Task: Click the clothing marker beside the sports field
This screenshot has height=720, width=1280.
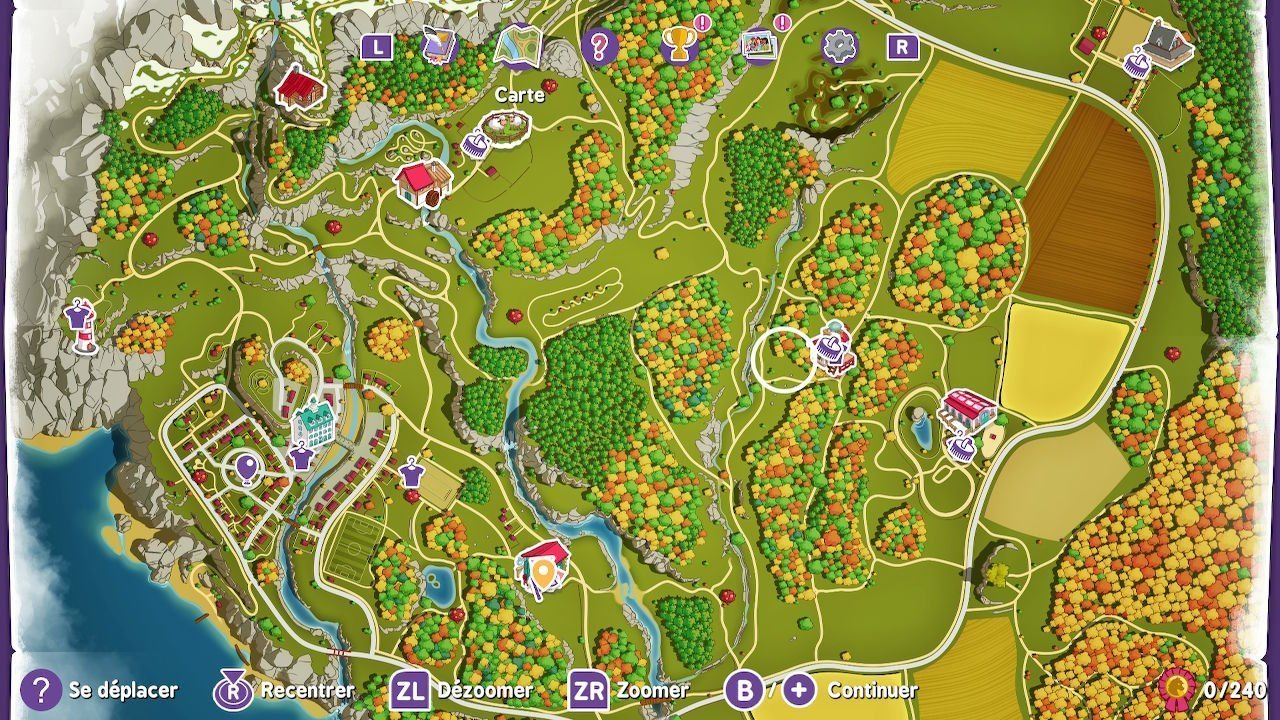Action: click(411, 471)
